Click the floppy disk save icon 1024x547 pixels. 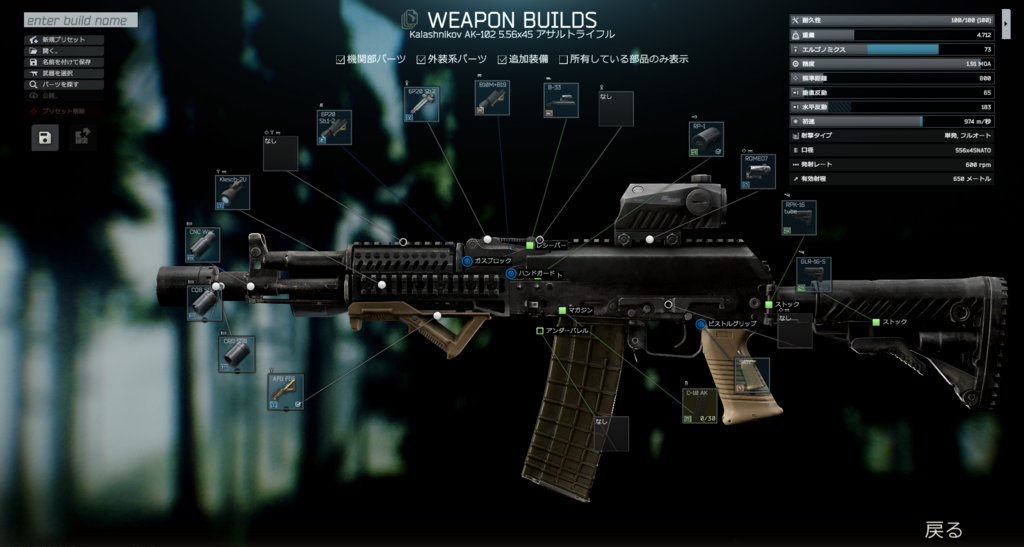pos(46,138)
